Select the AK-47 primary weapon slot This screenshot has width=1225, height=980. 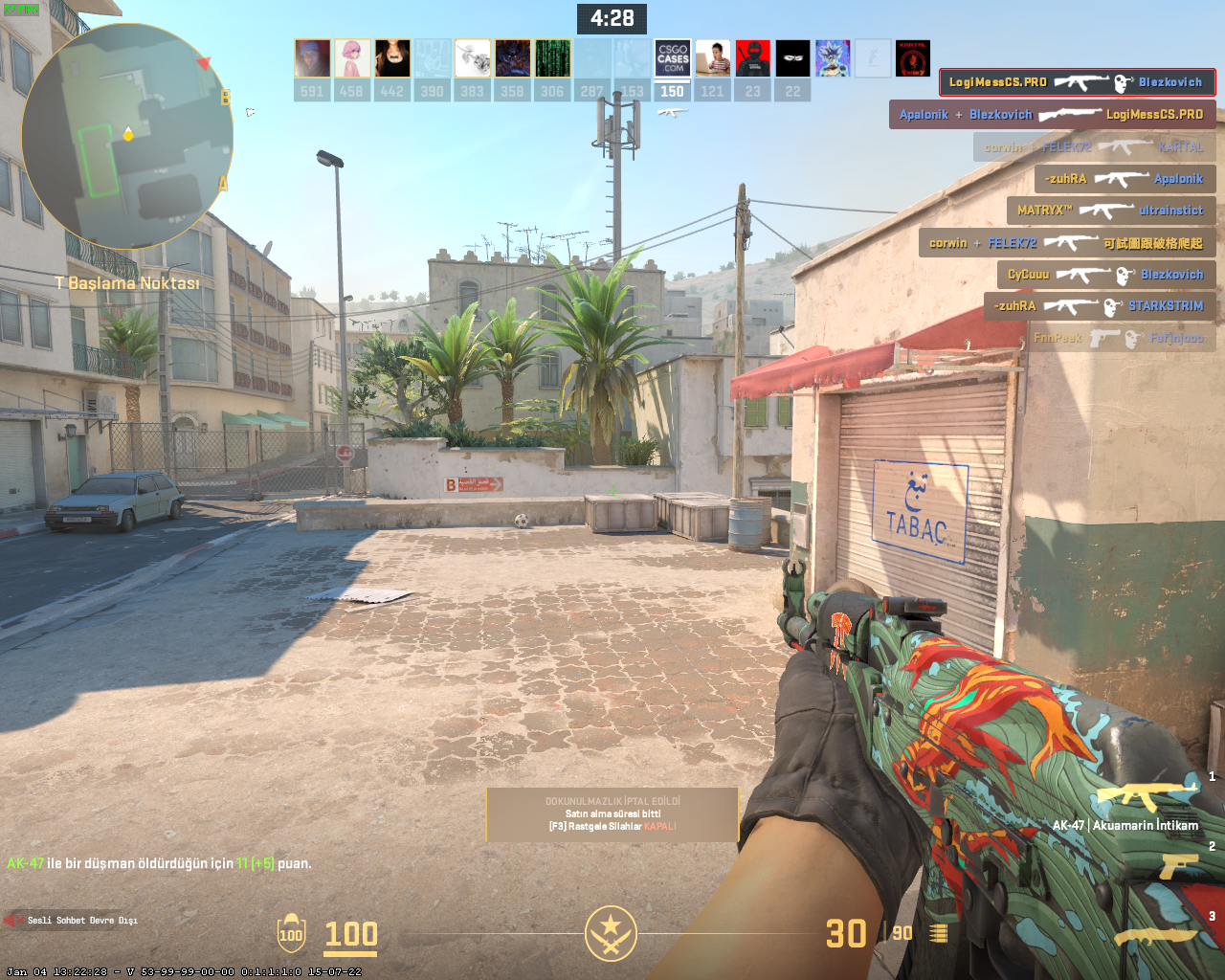[x=1146, y=796]
